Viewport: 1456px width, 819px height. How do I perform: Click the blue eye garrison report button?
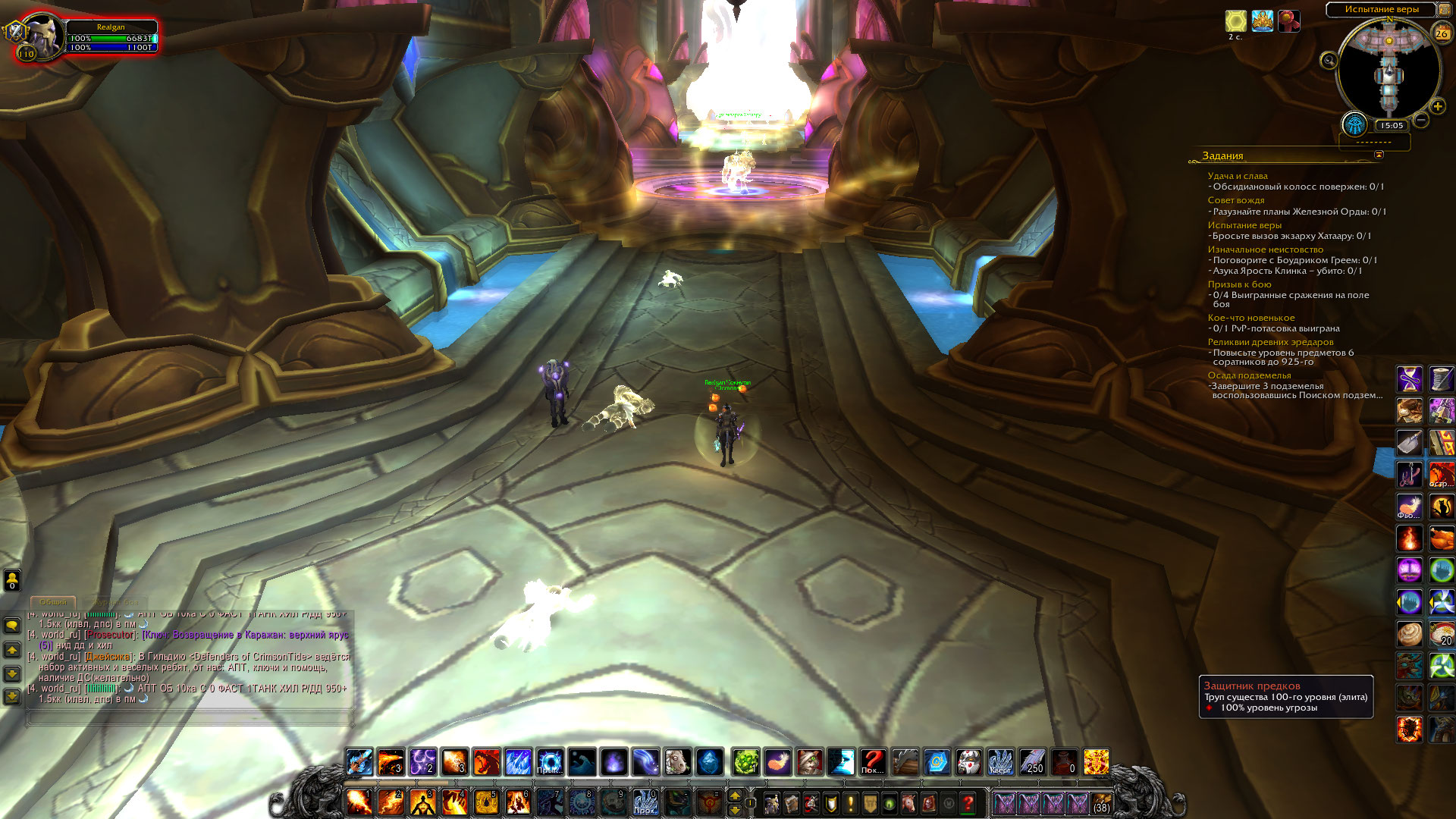click(x=1354, y=124)
